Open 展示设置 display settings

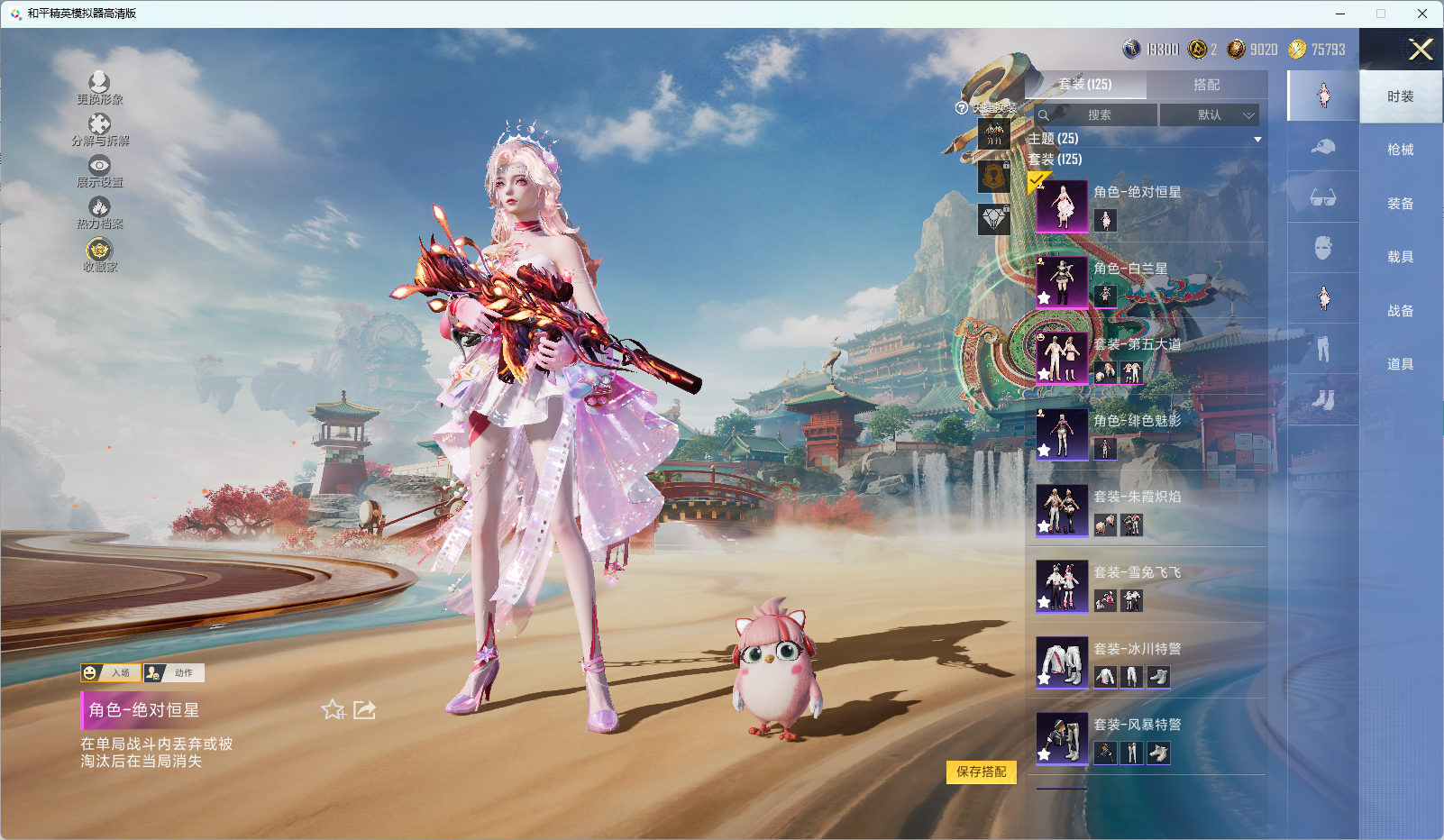99,170
